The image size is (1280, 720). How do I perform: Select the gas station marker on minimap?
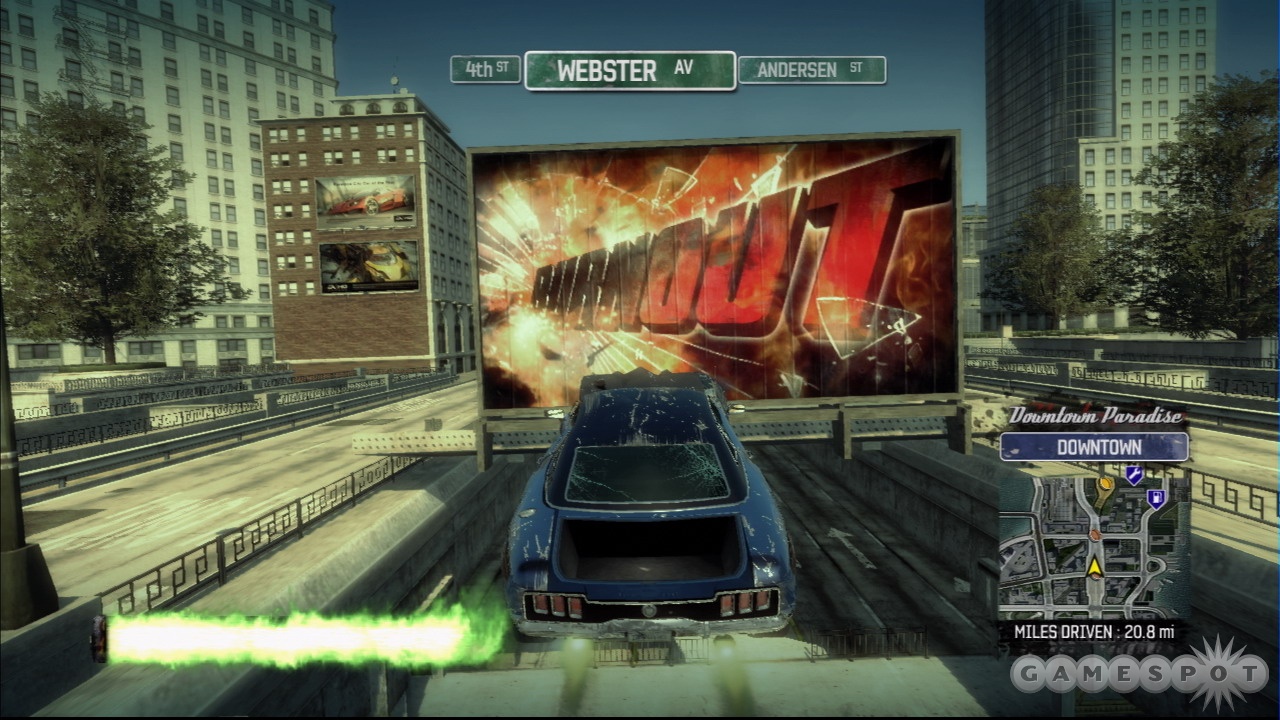(1156, 497)
